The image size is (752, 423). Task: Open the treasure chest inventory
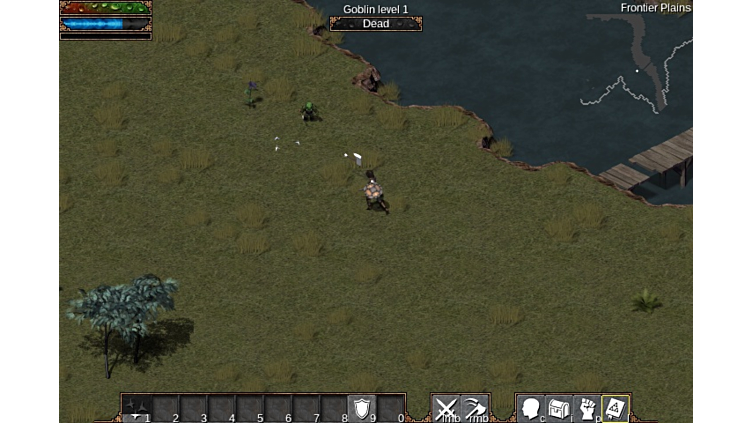[559, 408]
